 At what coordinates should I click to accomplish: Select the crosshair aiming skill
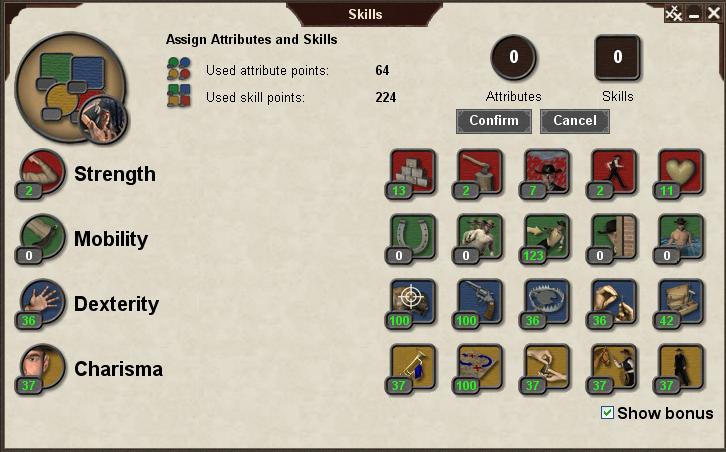tap(413, 302)
